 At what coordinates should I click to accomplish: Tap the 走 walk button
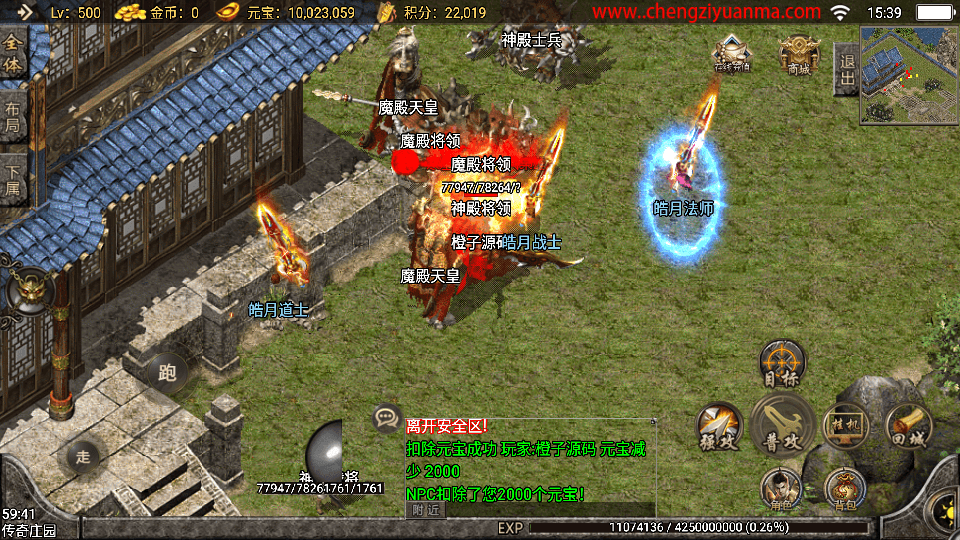click(x=83, y=457)
